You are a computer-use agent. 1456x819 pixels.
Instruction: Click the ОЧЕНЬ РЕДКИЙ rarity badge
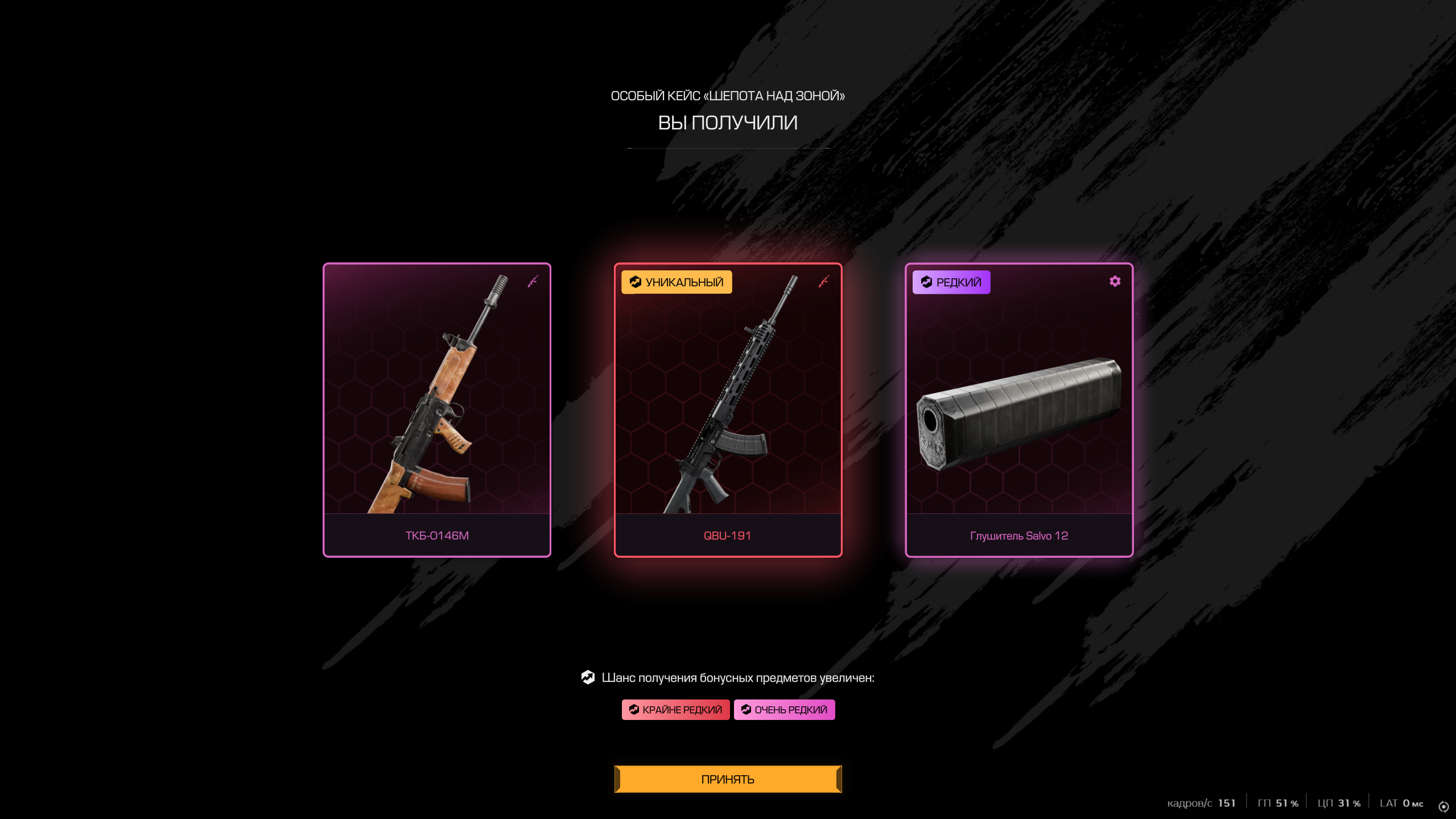coord(784,710)
